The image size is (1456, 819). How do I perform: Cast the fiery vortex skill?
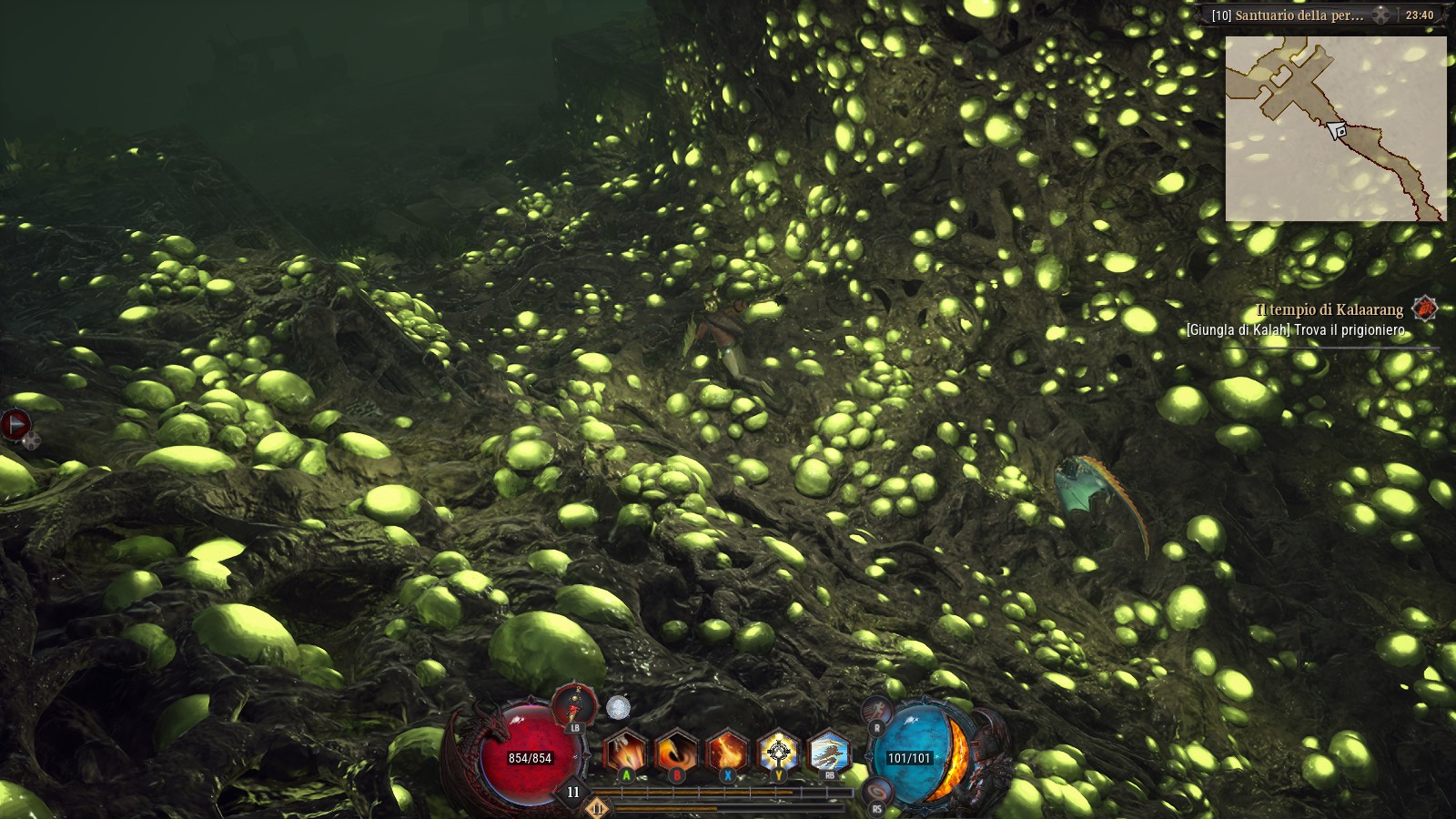coord(676,753)
